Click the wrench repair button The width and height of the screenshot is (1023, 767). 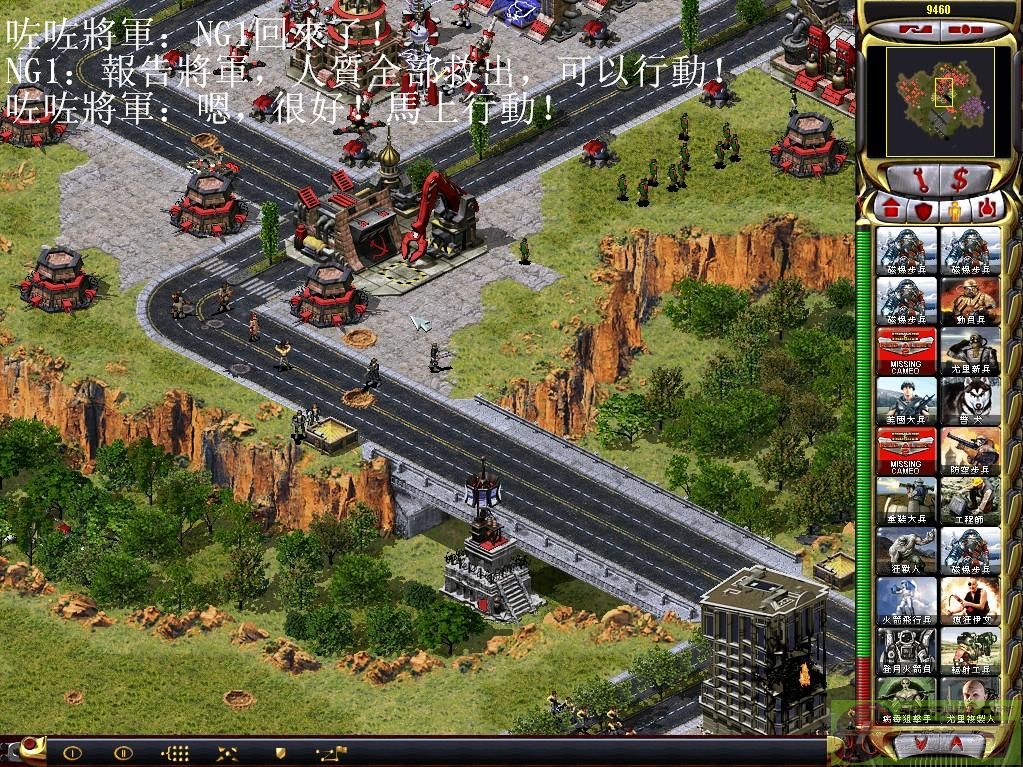[x=918, y=181]
